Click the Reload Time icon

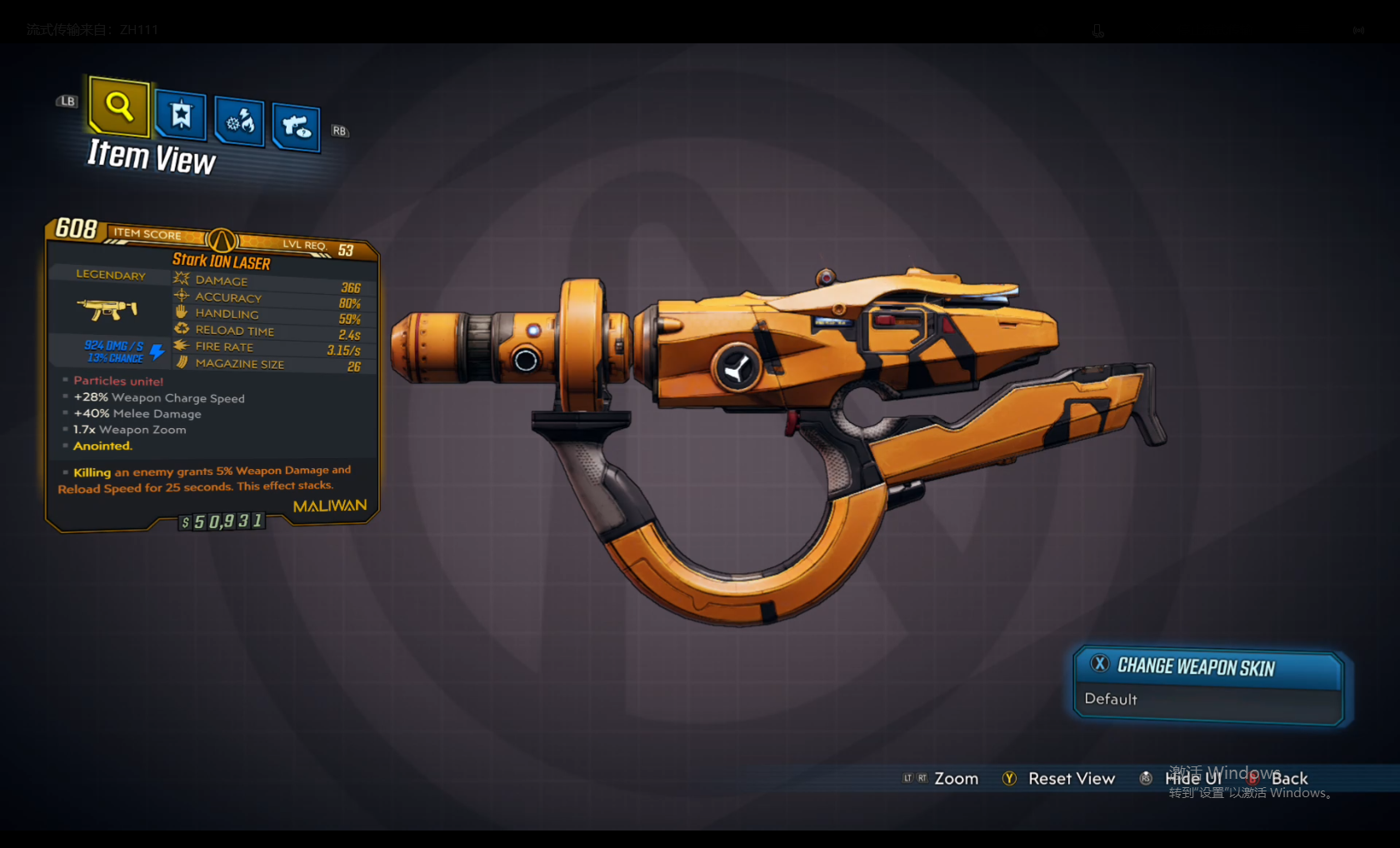coord(182,329)
